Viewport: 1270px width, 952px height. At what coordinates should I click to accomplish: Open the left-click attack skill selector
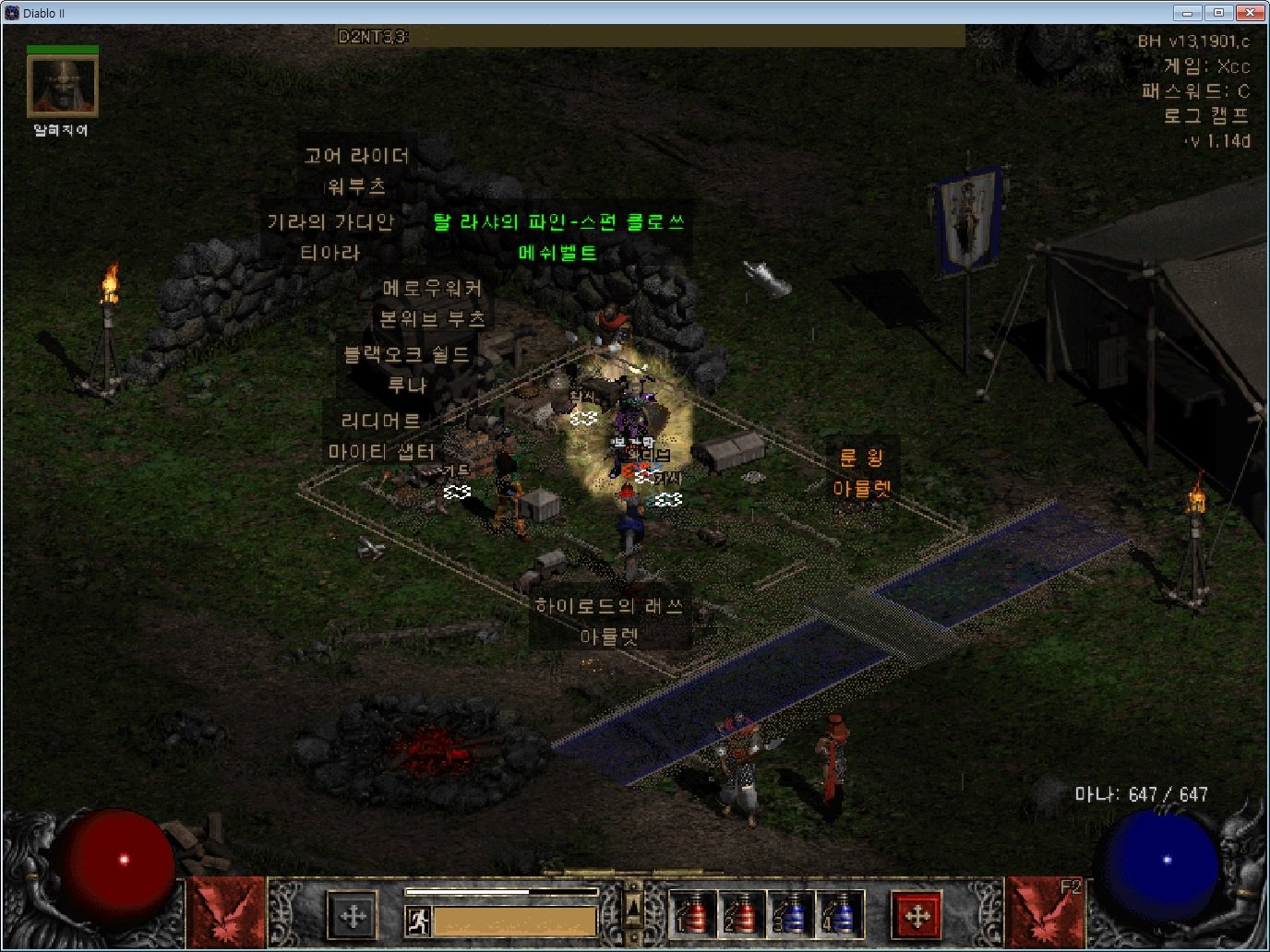[x=226, y=912]
